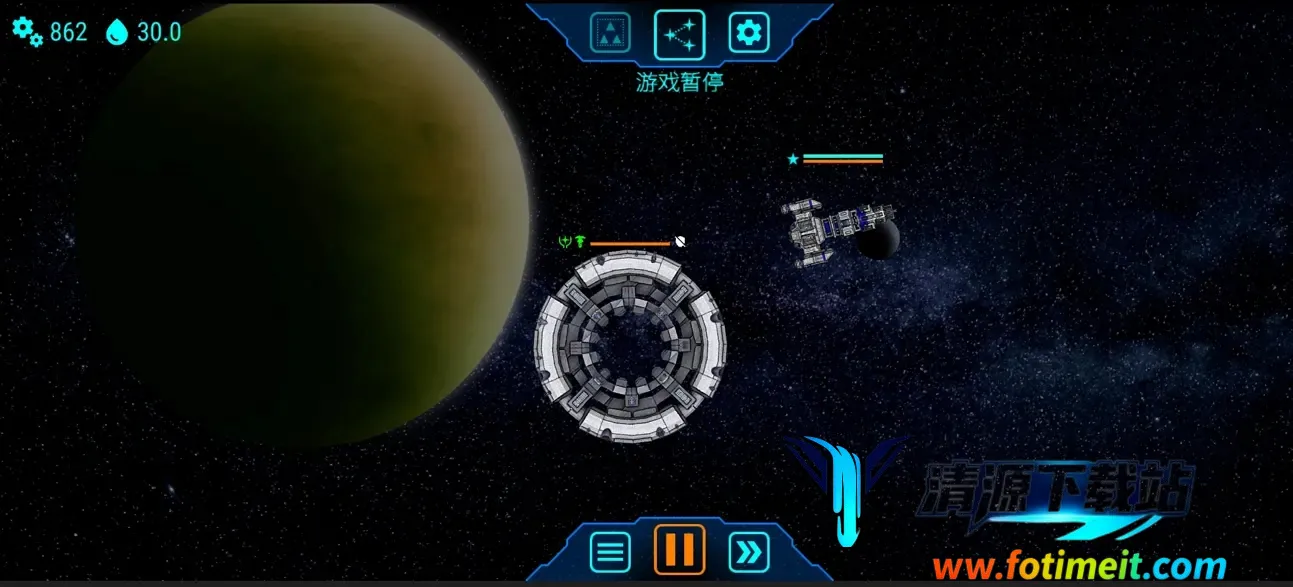Click the dimmed triangles panel button

(x=610, y=34)
